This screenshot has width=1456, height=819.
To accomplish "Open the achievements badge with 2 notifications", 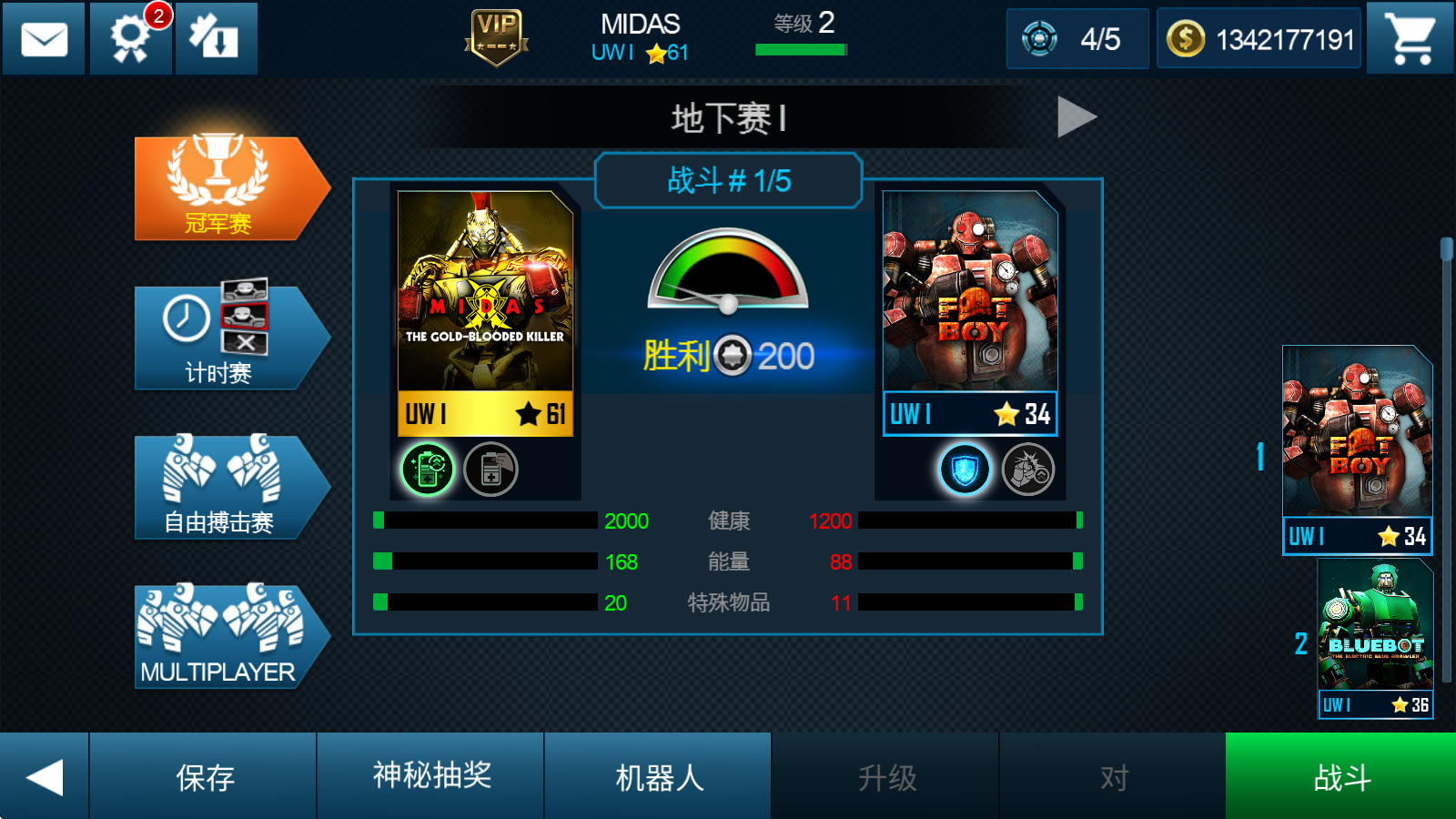I will pos(129,38).
